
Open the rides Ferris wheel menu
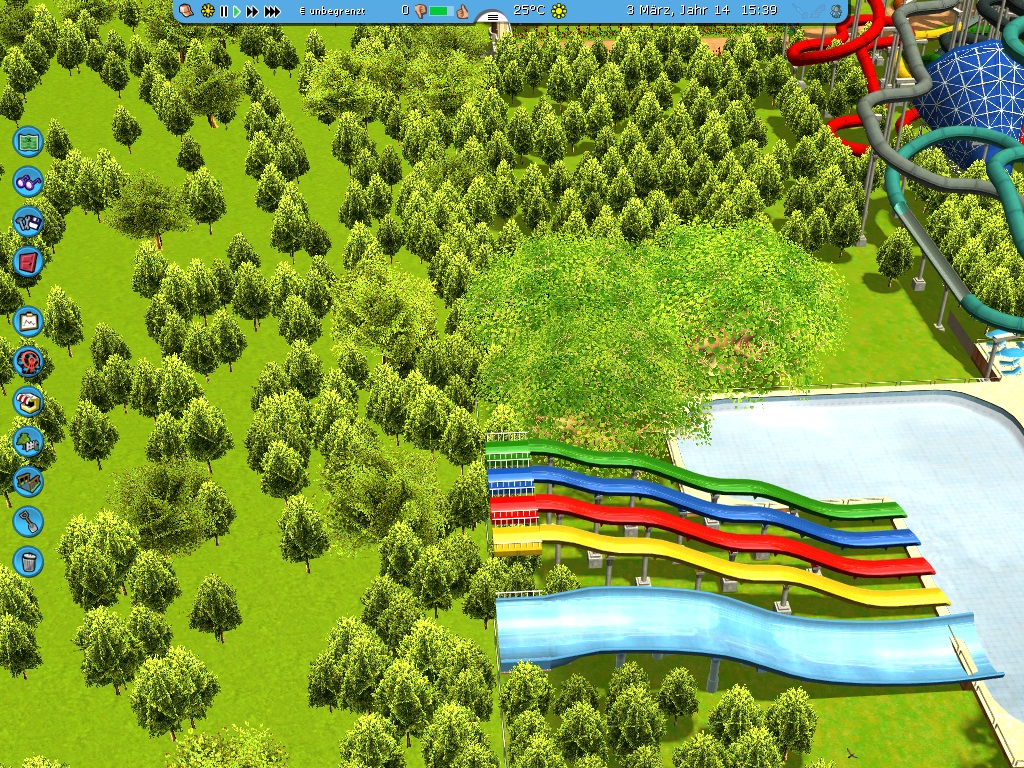pos(28,361)
